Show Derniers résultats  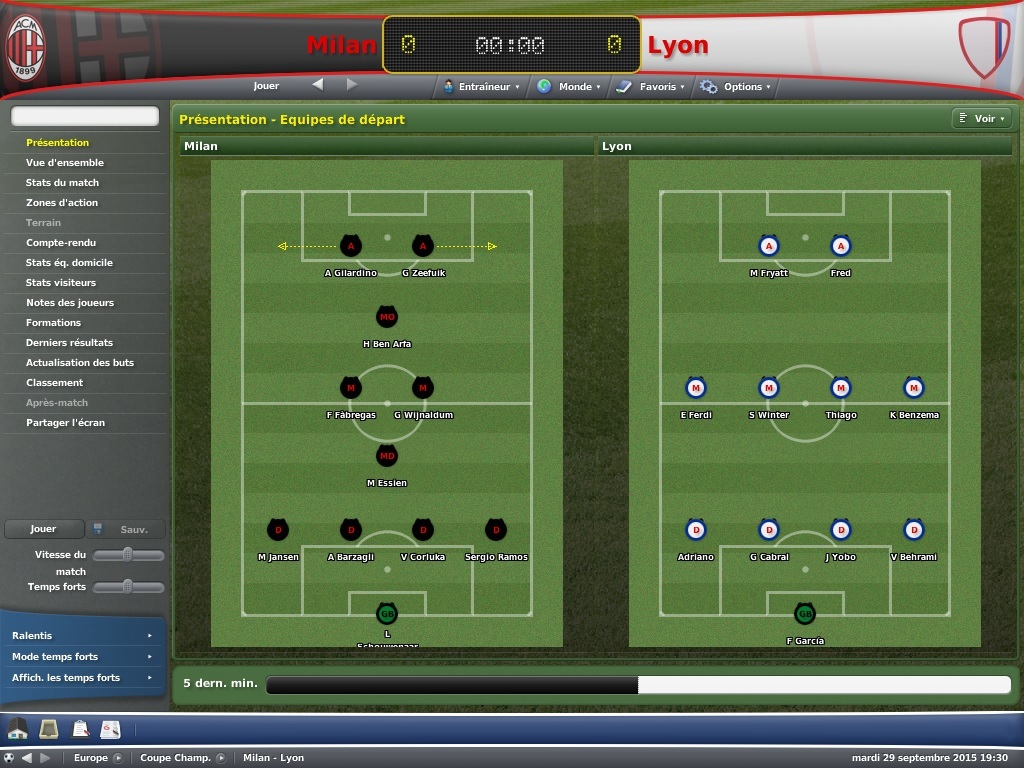pos(69,343)
